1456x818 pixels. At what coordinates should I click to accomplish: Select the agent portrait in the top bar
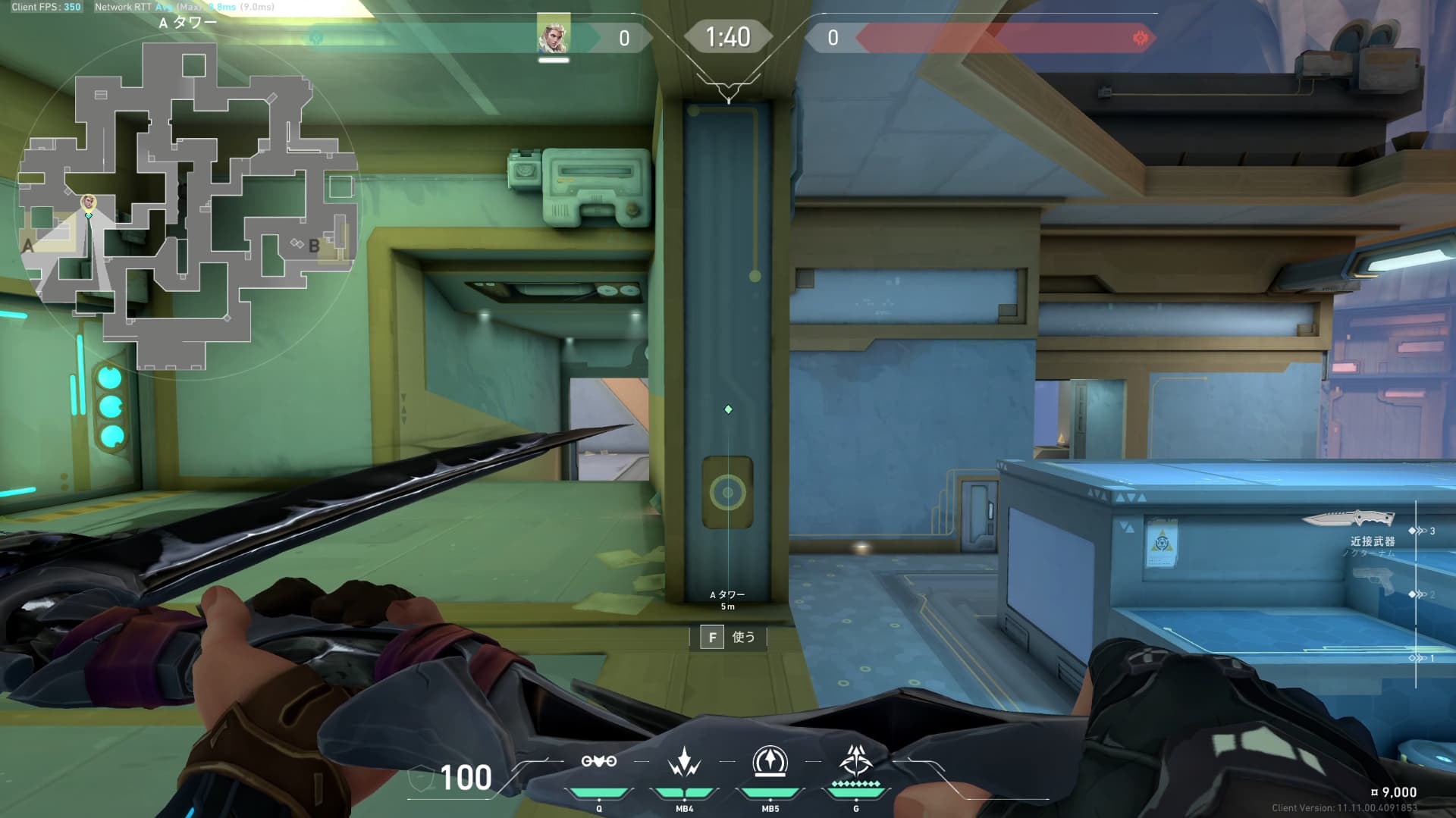click(553, 35)
